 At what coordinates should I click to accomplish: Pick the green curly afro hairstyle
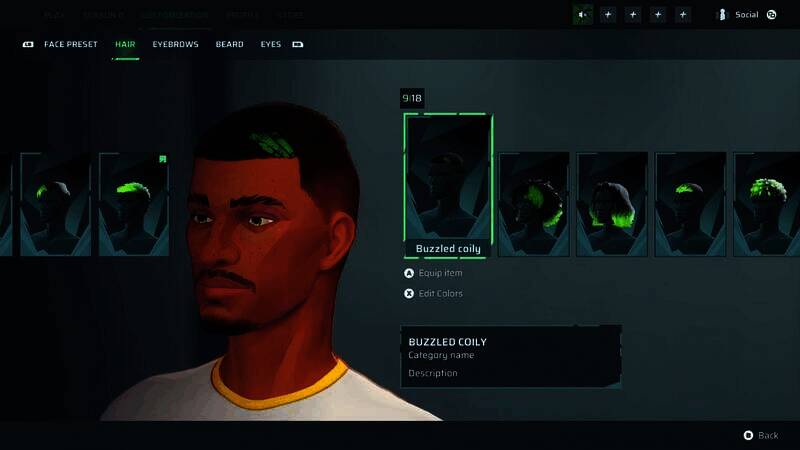[767, 204]
